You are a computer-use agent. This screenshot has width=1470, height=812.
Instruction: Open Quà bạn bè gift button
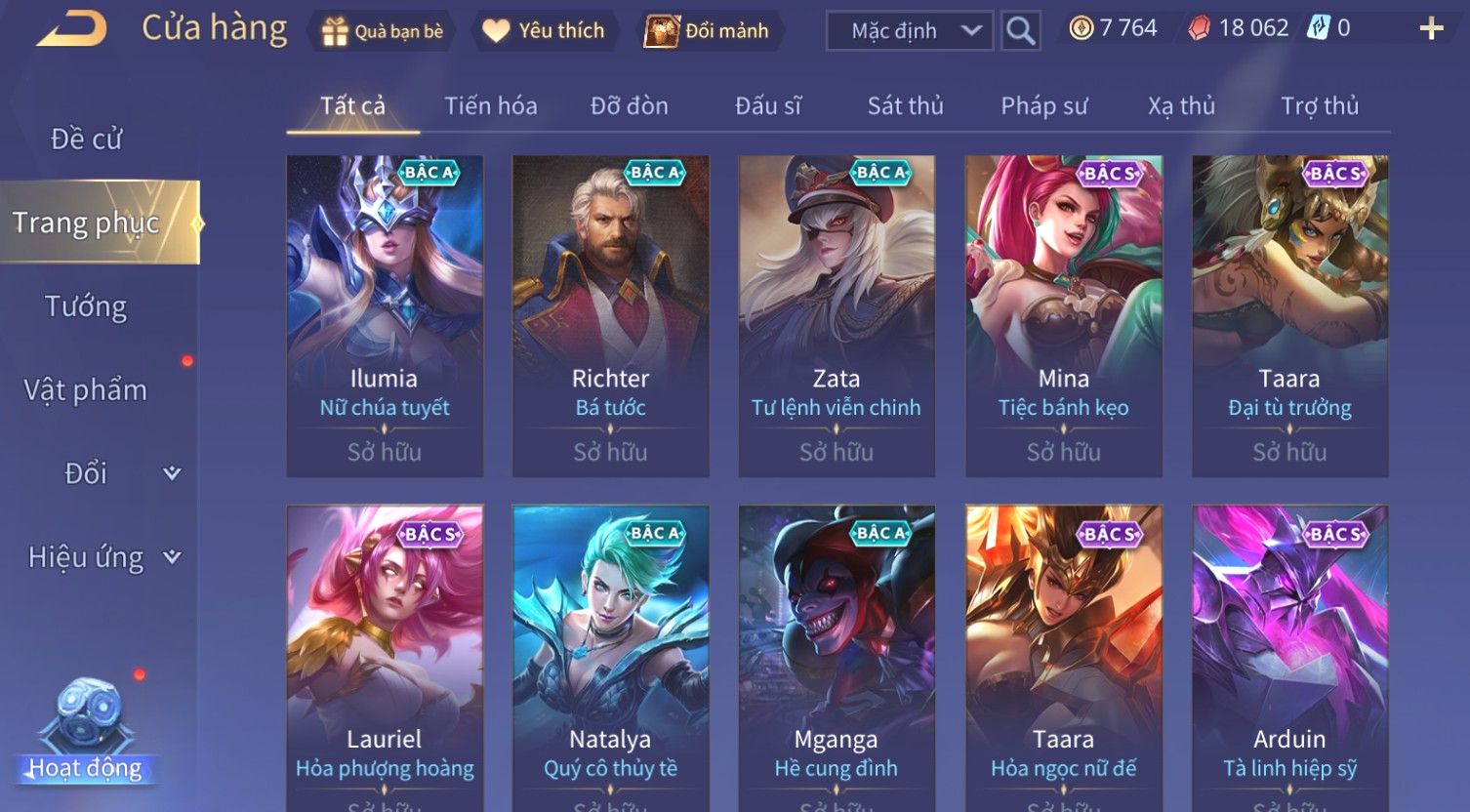pyautogui.click(x=383, y=31)
